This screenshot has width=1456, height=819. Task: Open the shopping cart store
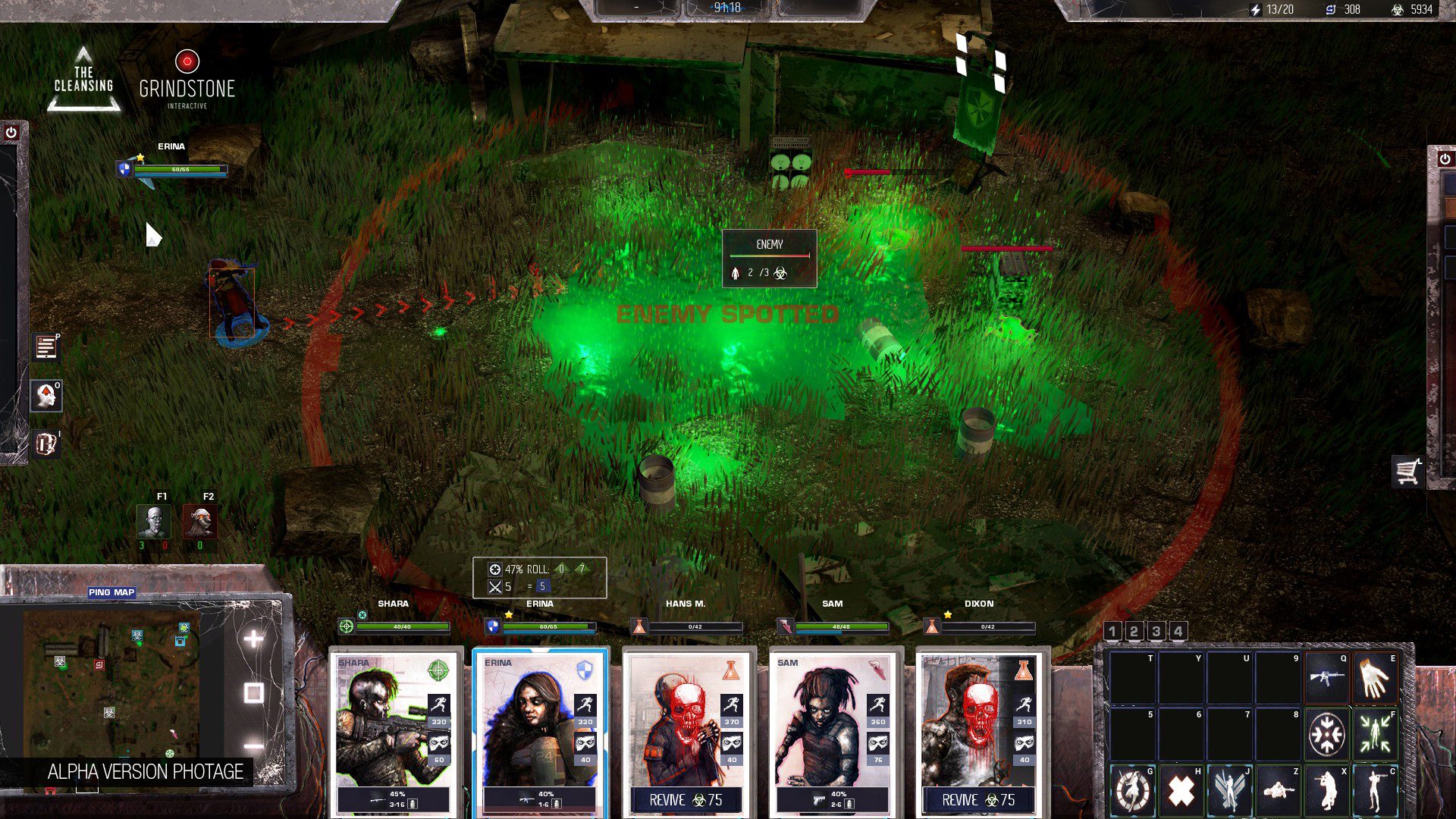click(1407, 472)
